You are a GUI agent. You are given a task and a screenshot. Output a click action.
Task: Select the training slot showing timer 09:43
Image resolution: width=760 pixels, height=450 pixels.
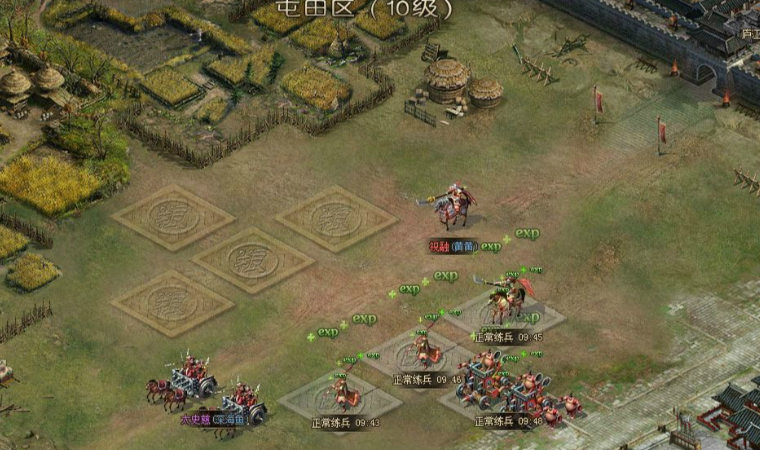340,396
